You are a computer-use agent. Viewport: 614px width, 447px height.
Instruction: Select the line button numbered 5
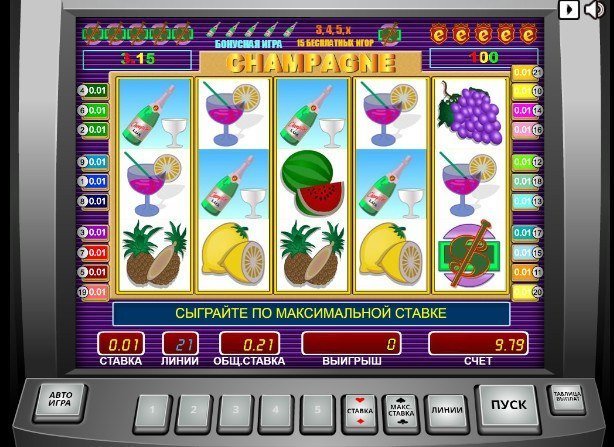click(318, 411)
